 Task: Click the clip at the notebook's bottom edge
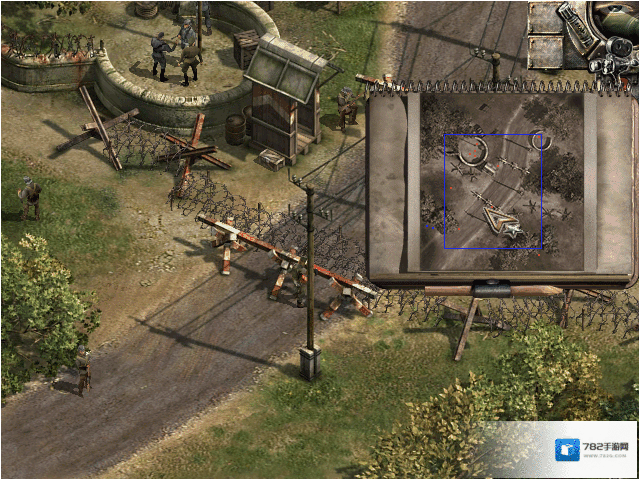(490, 289)
